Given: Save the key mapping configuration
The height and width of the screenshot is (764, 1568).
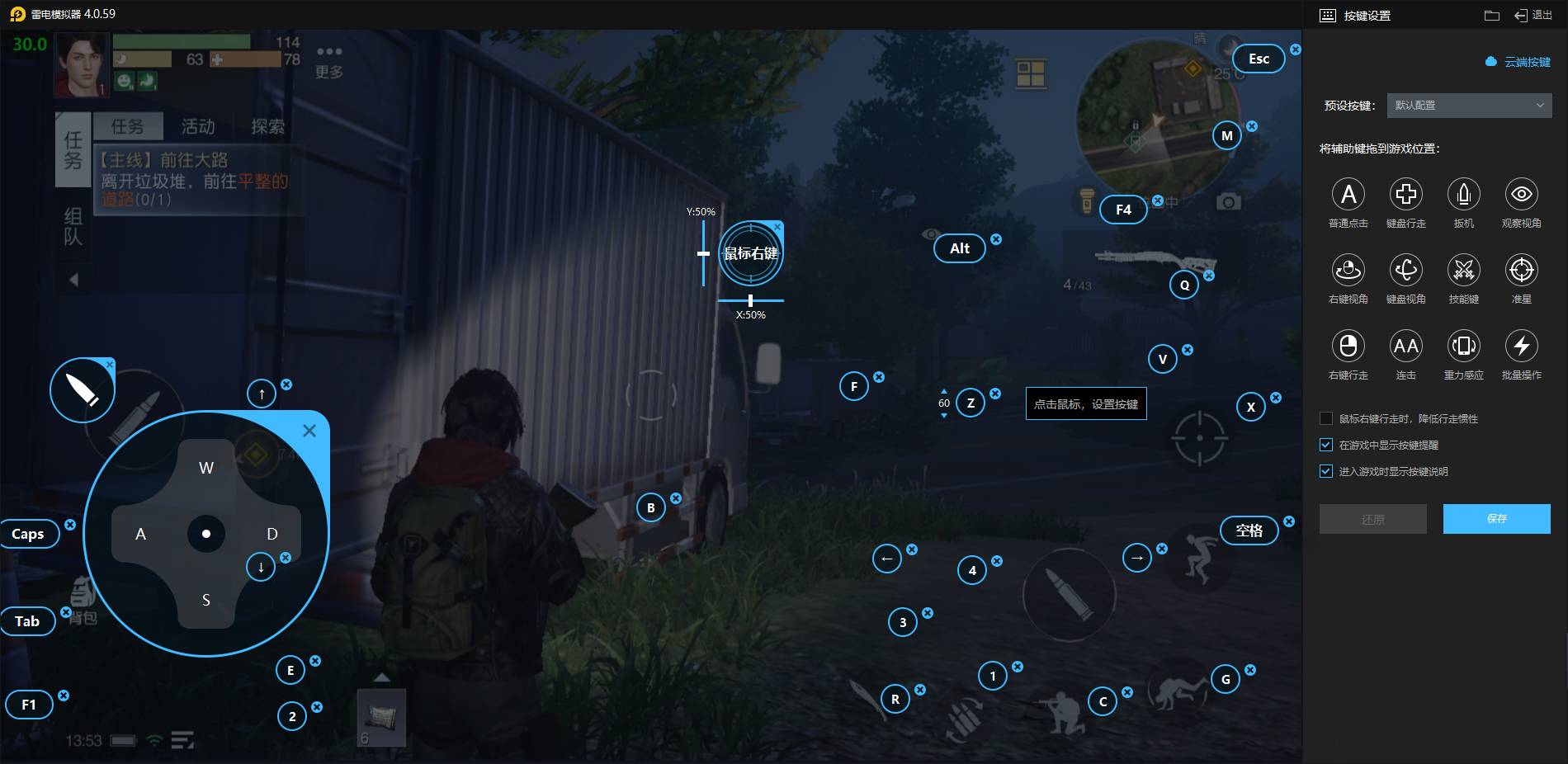Looking at the screenshot, I should (1496, 519).
